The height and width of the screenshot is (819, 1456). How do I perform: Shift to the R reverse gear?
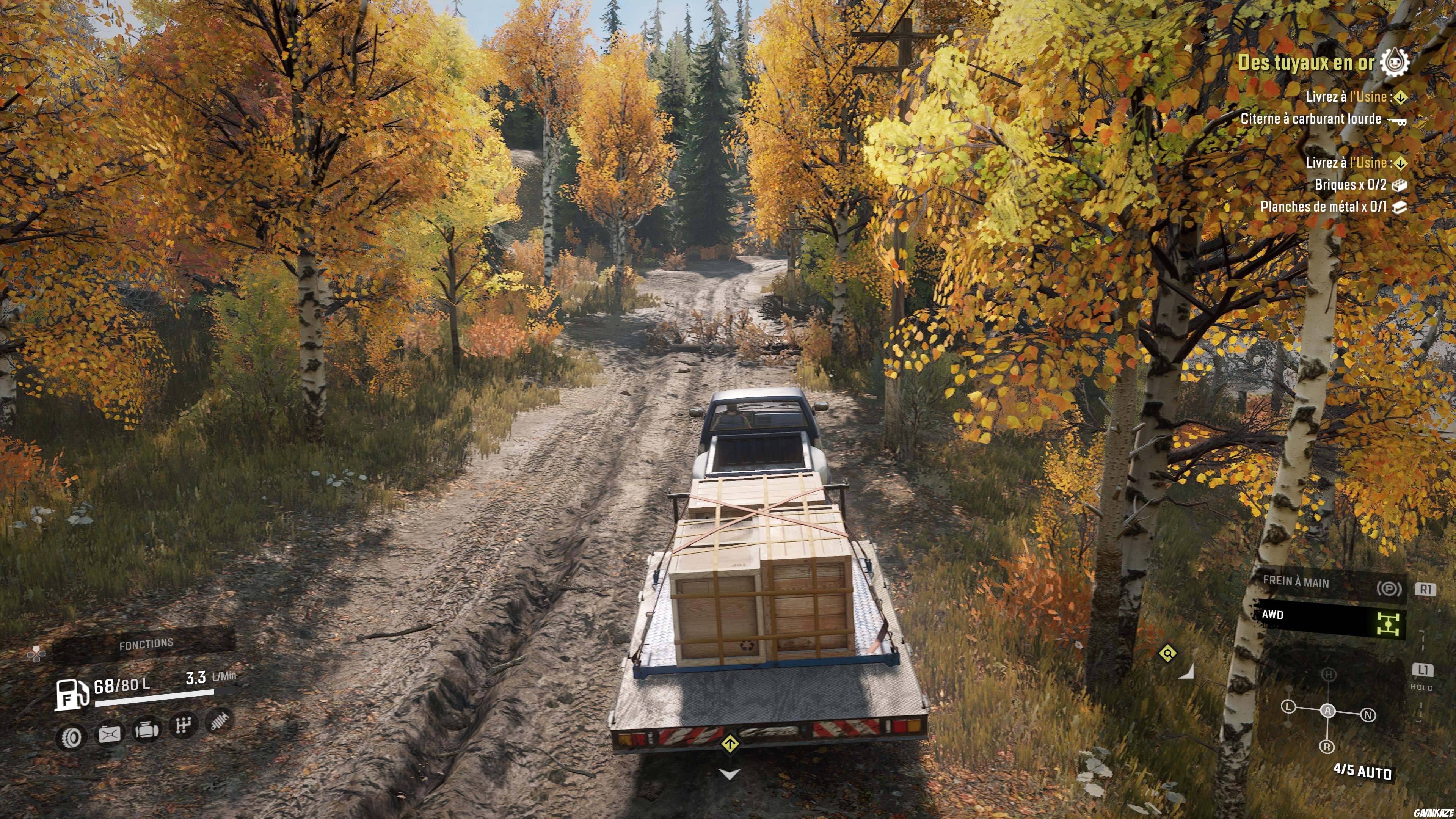(1327, 747)
